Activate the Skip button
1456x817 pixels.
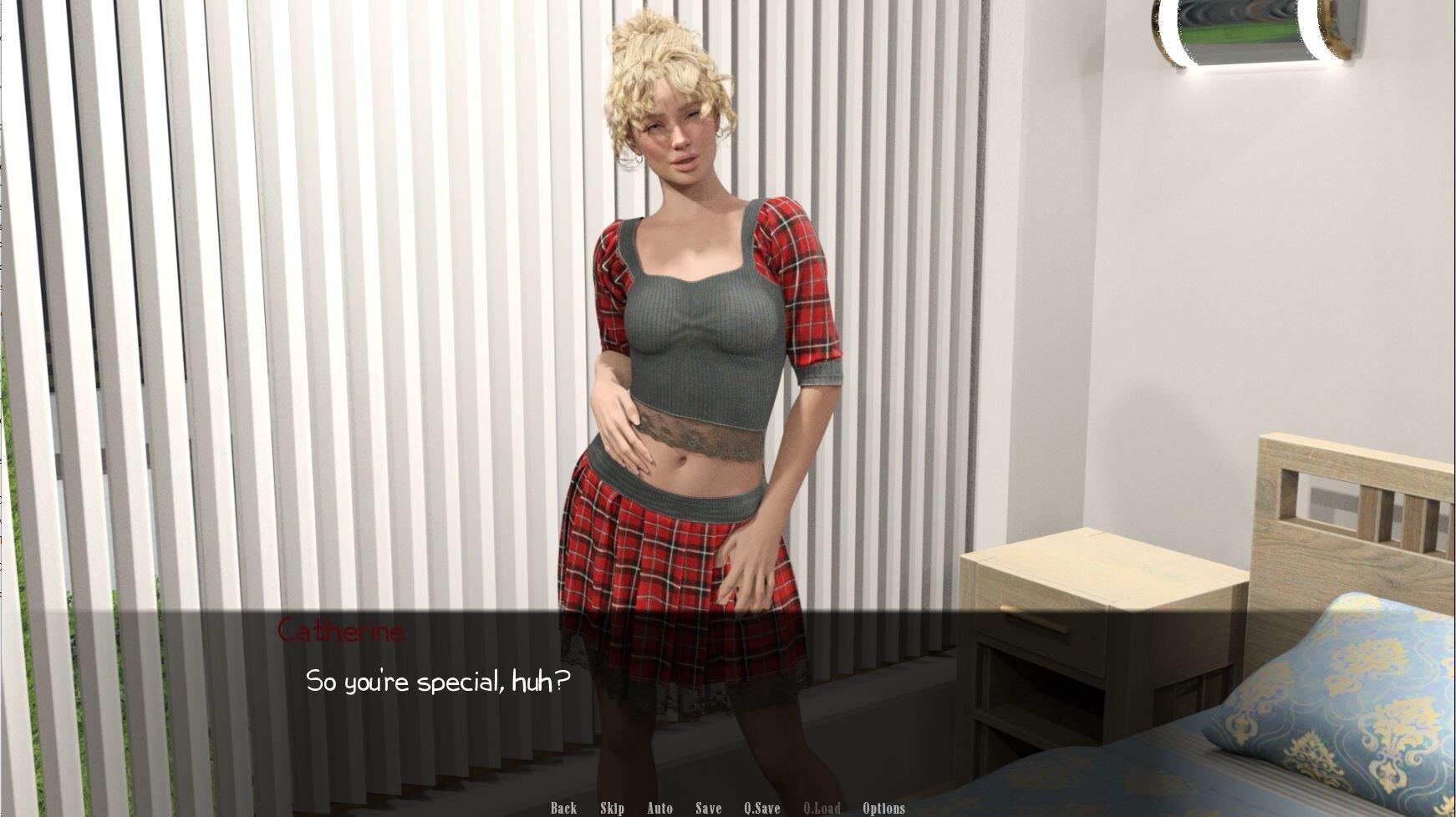tap(612, 808)
